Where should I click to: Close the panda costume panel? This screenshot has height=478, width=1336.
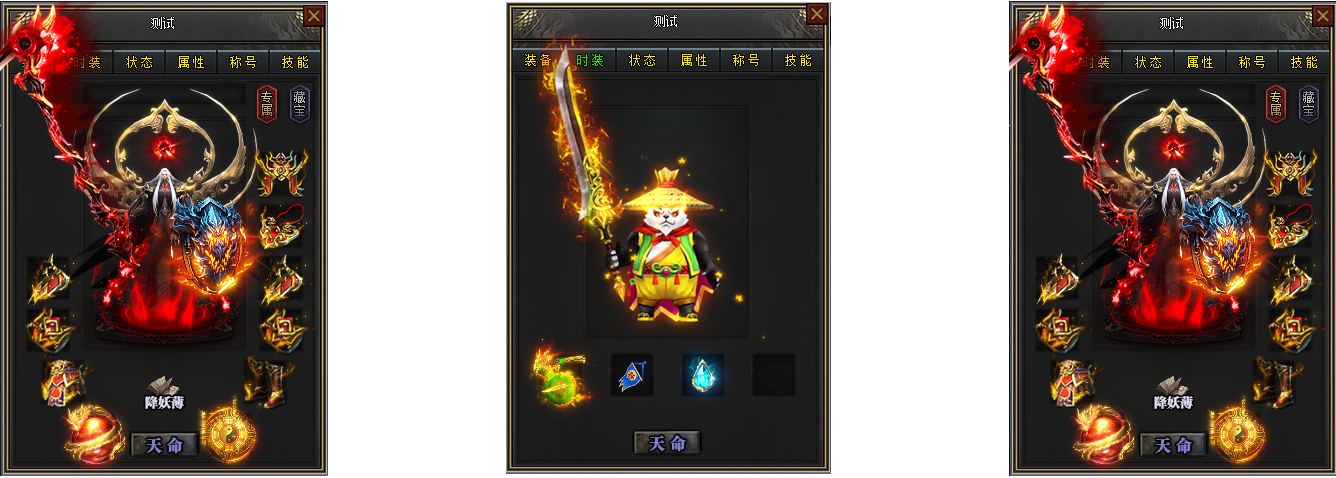click(817, 14)
